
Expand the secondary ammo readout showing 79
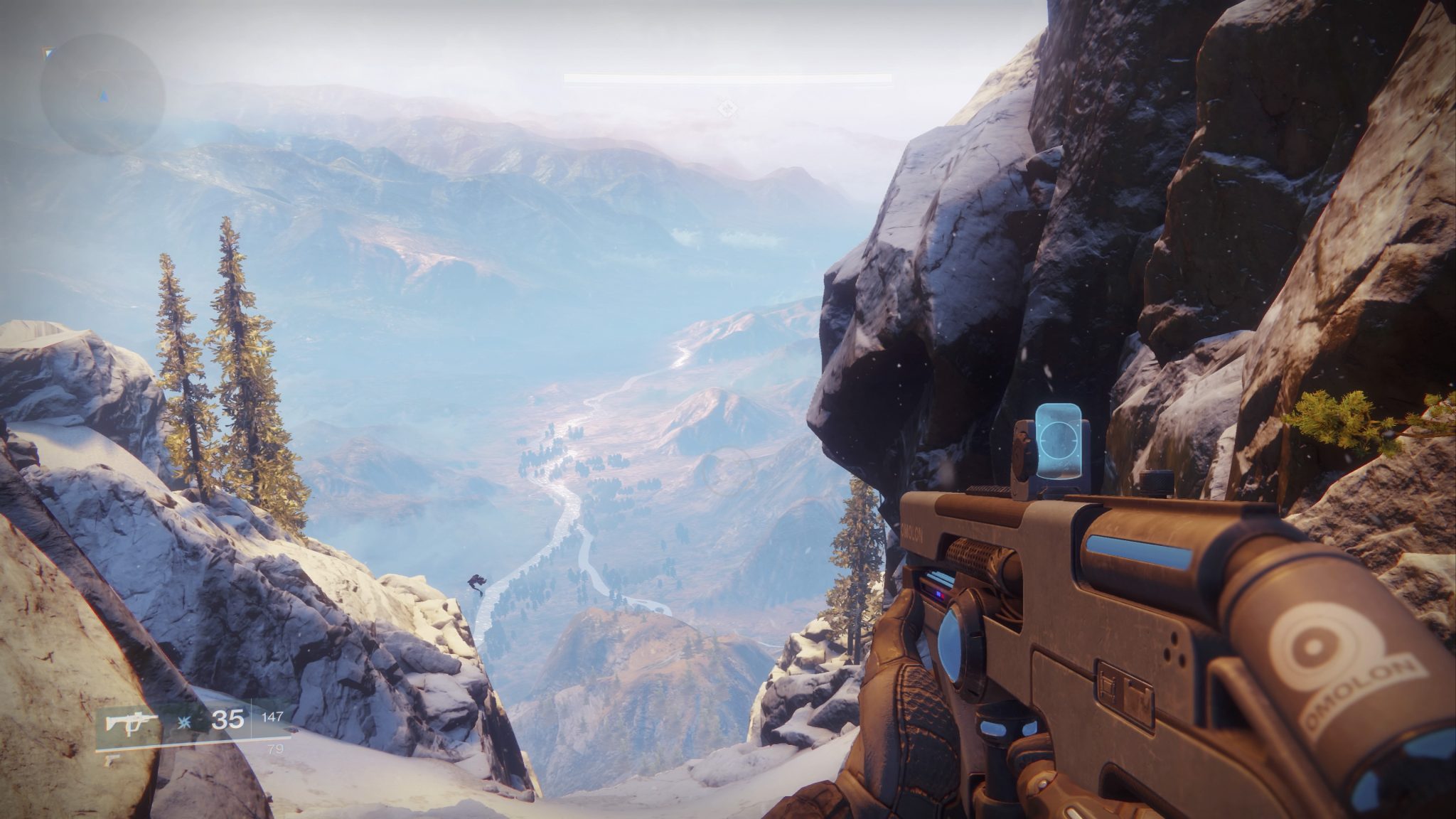tap(277, 750)
